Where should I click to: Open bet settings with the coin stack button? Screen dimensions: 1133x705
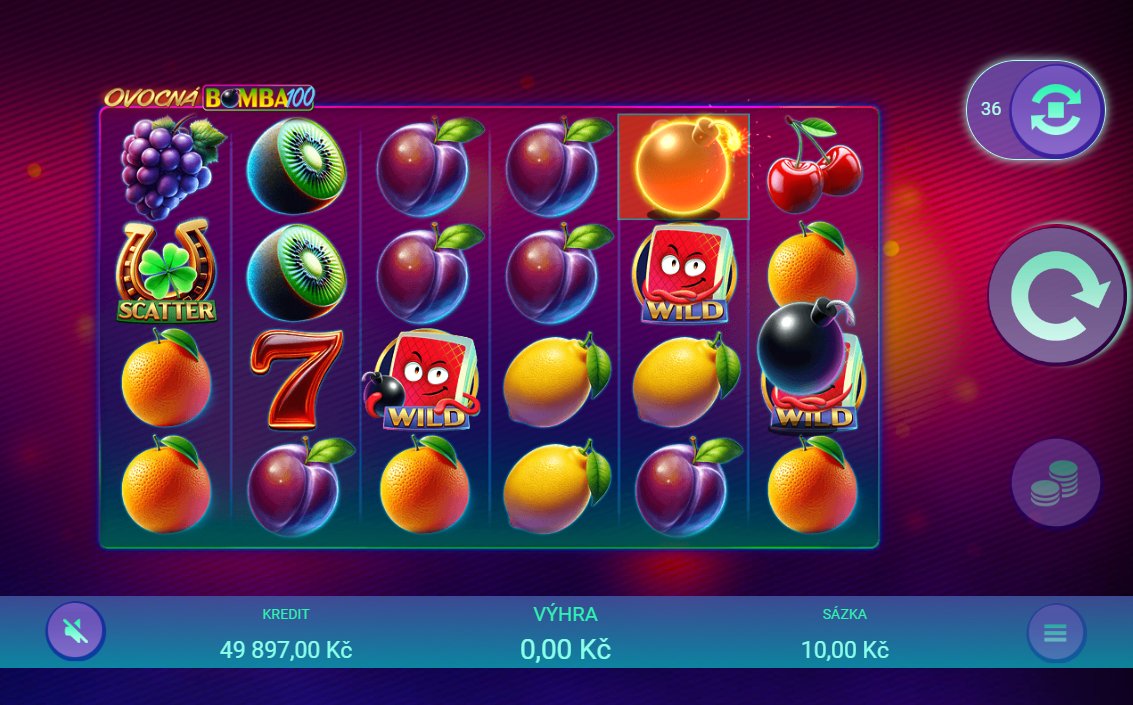tap(1056, 483)
